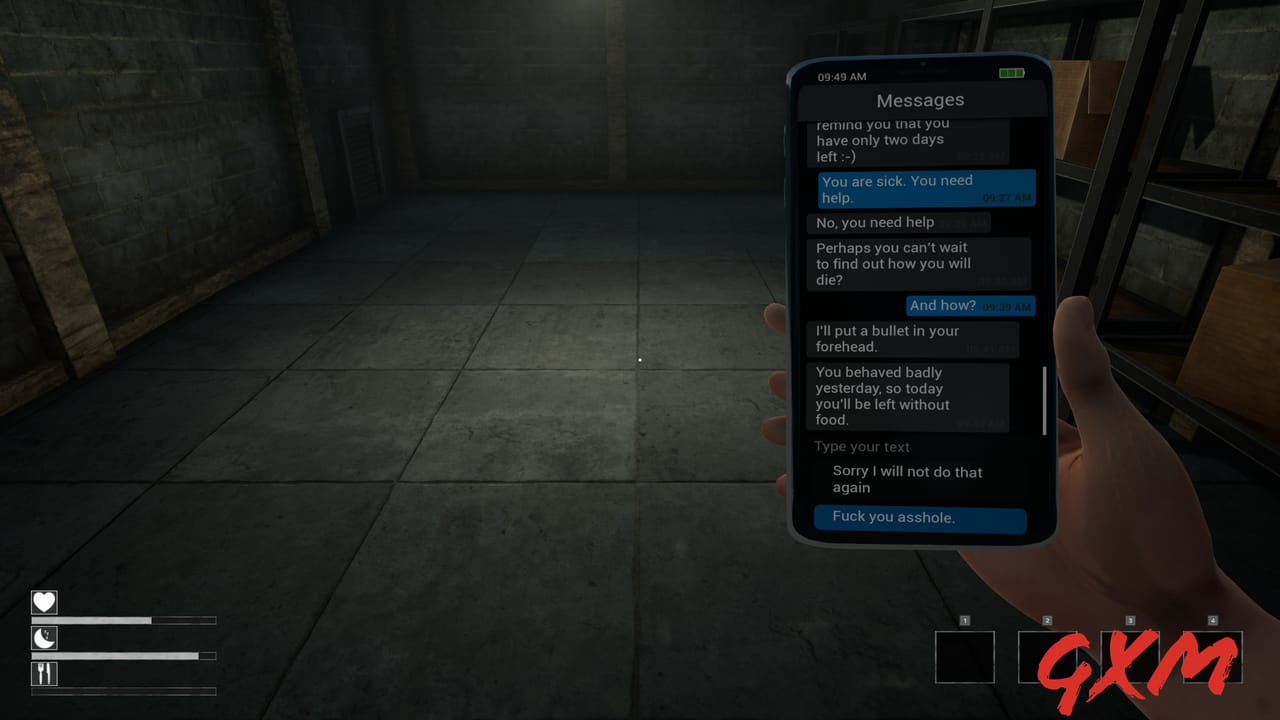Click the sleep progress bar
This screenshot has height=720, width=1280.
pyautogui.click(x=125, y=655)
